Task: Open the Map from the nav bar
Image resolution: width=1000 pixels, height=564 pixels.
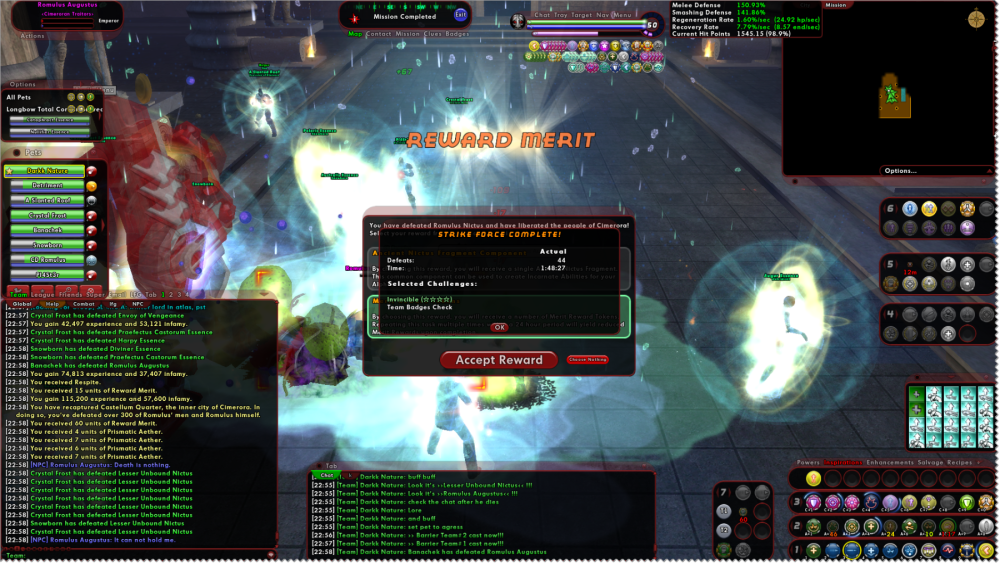Action: pos(355,34)
